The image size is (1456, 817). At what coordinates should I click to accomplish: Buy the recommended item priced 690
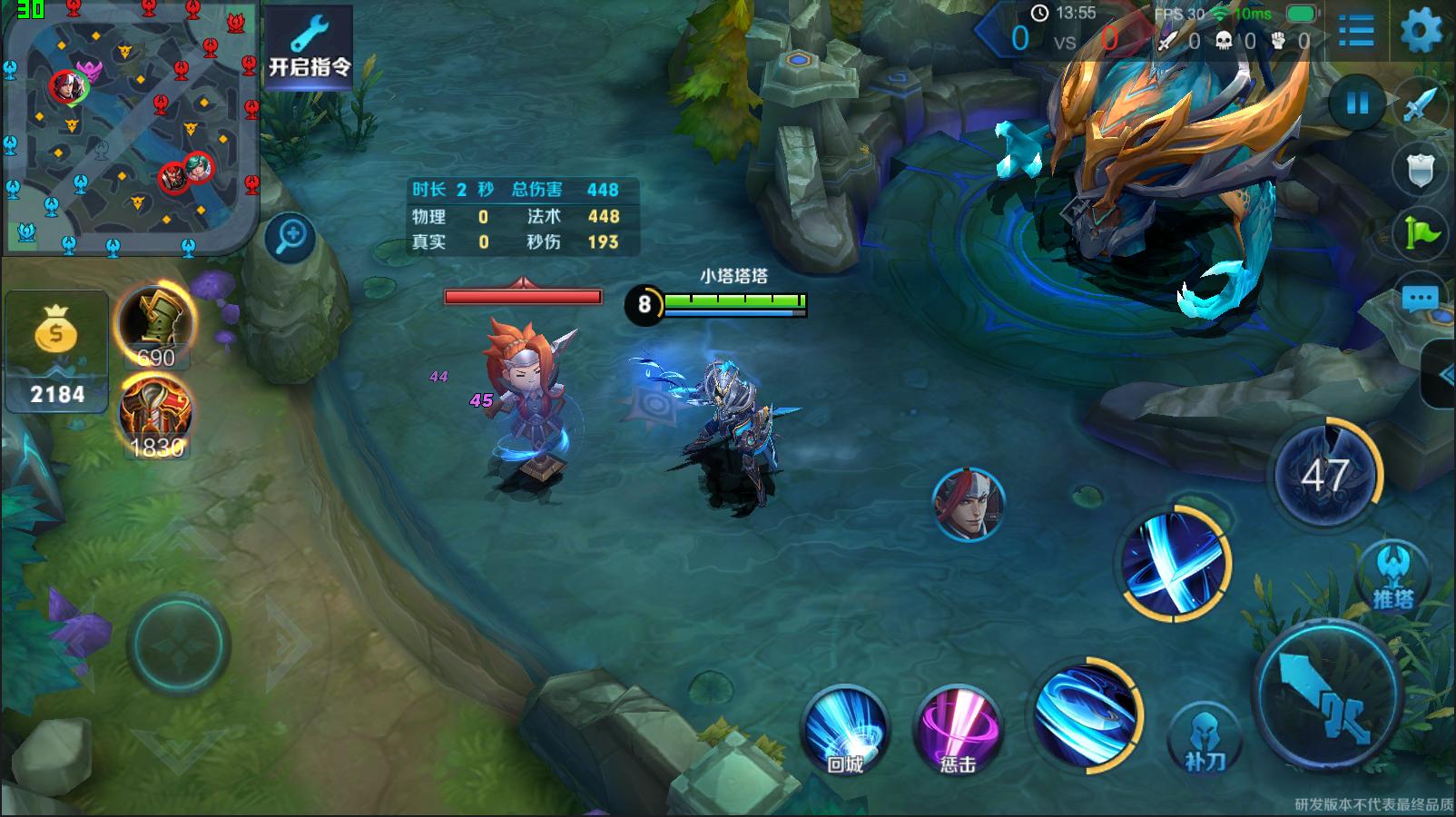click(155, 326)
